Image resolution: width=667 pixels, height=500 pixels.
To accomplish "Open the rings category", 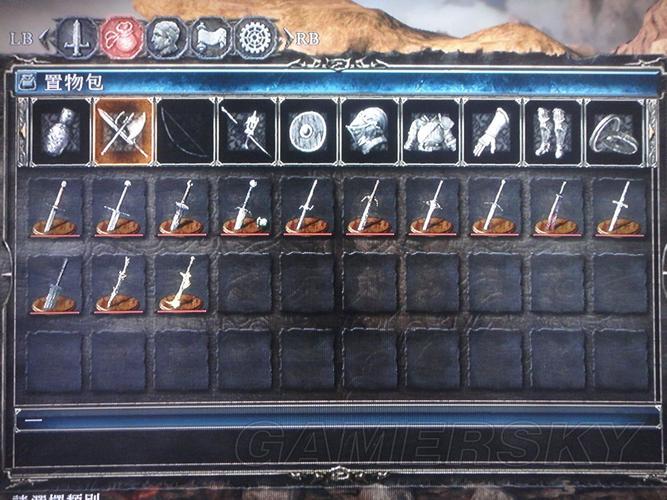I will click(x=614, y=131).
